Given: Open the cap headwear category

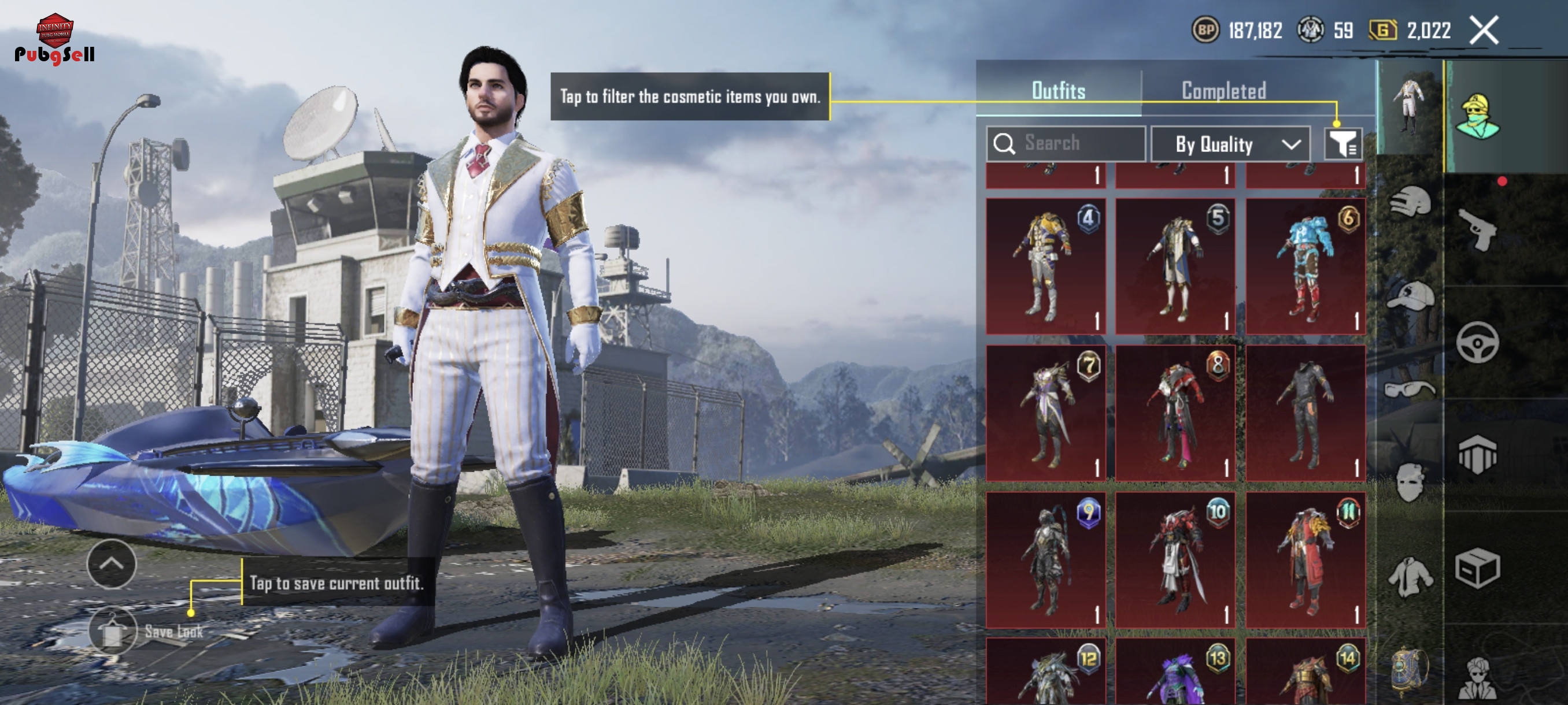Looking at the screenshot, I should point(1410,296).
